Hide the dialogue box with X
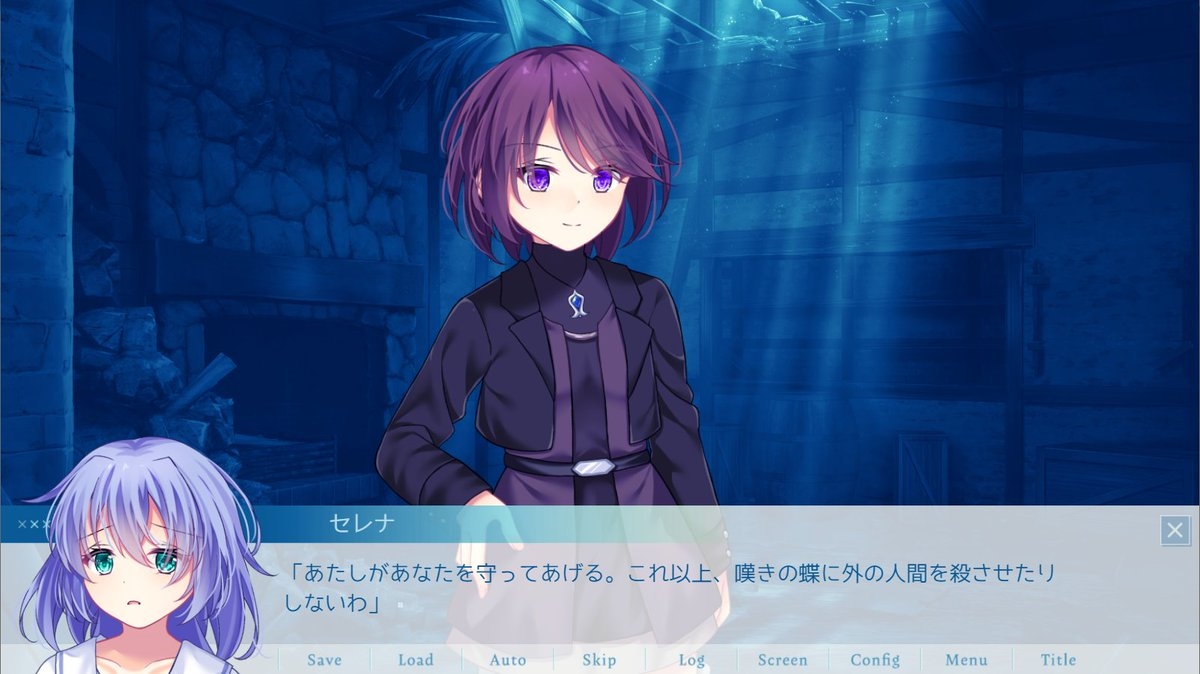This screenshot has height=674, width=1200. pyautogui.click(x=1175, y=530)
